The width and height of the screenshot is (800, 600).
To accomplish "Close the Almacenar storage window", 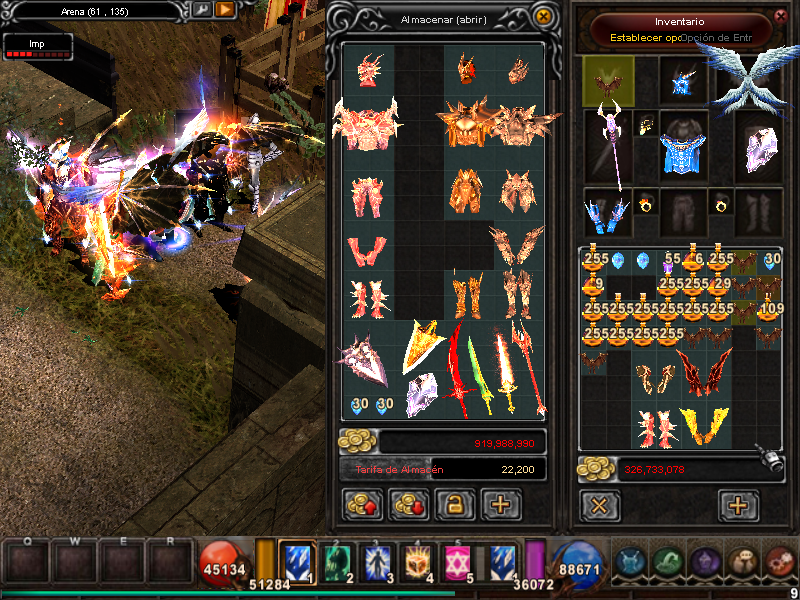I will click(543, 17).
